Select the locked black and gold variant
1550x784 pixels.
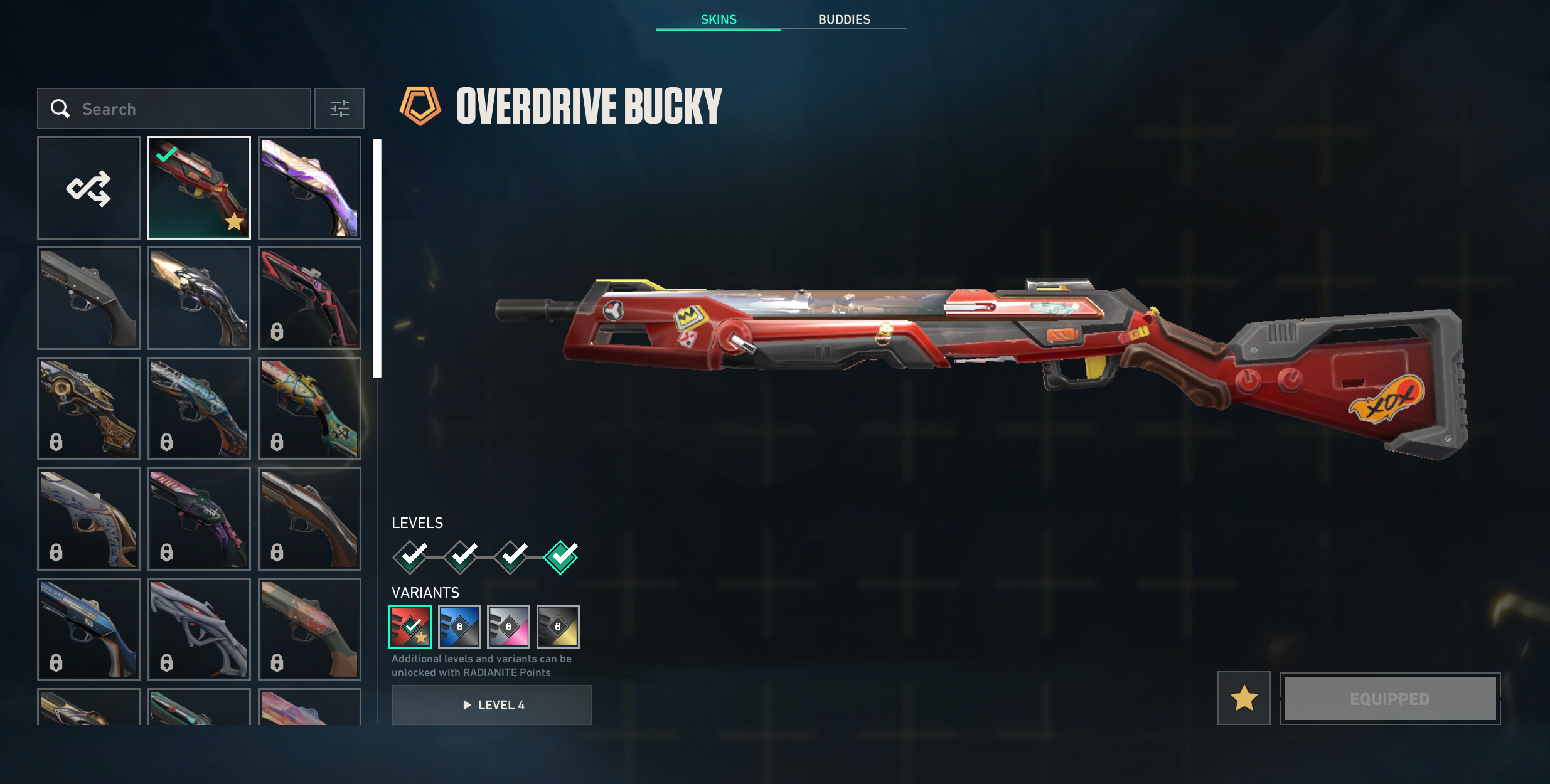(x=558, y=627)
